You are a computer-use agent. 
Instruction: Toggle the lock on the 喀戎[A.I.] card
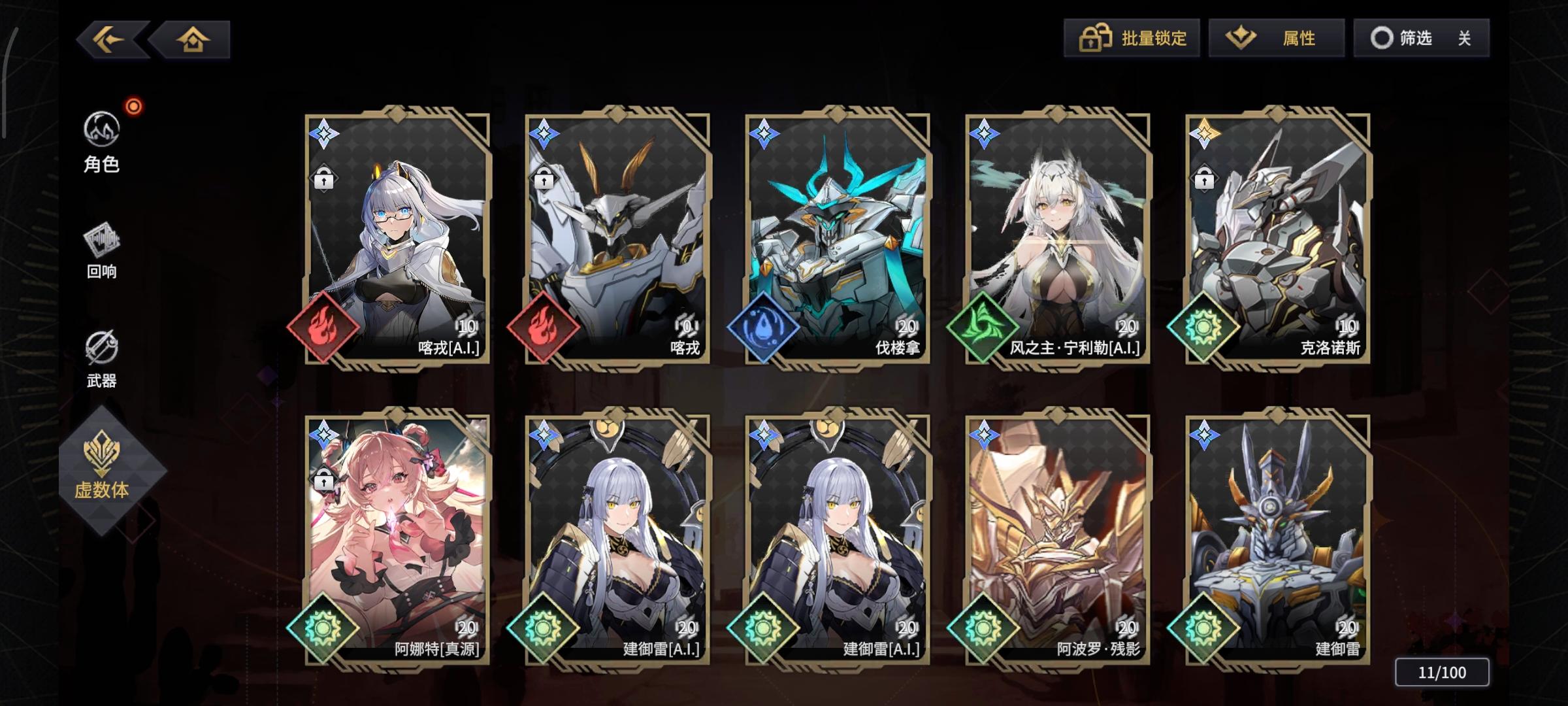pos(323,176)
